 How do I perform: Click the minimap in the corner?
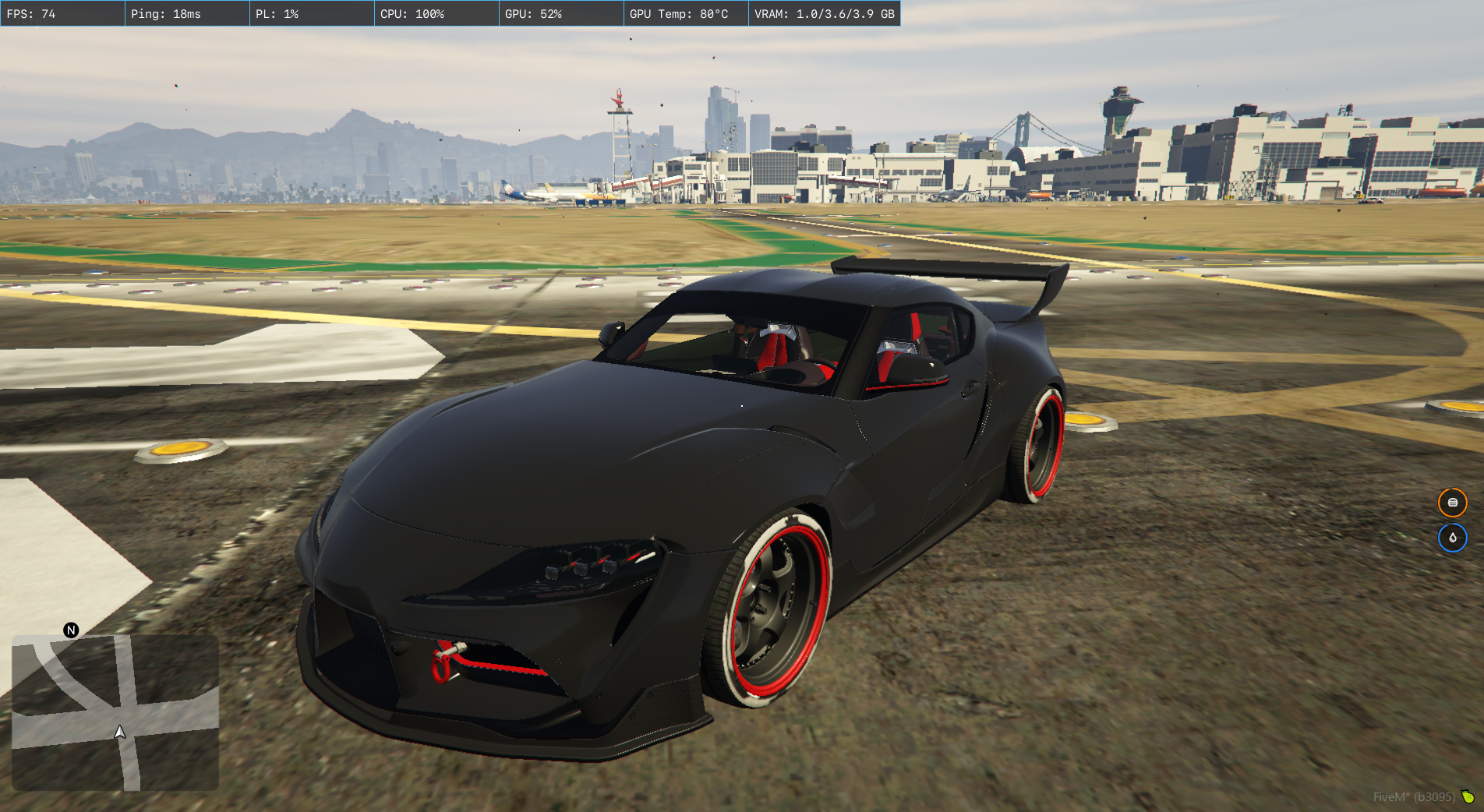click(x=115, y=712)
